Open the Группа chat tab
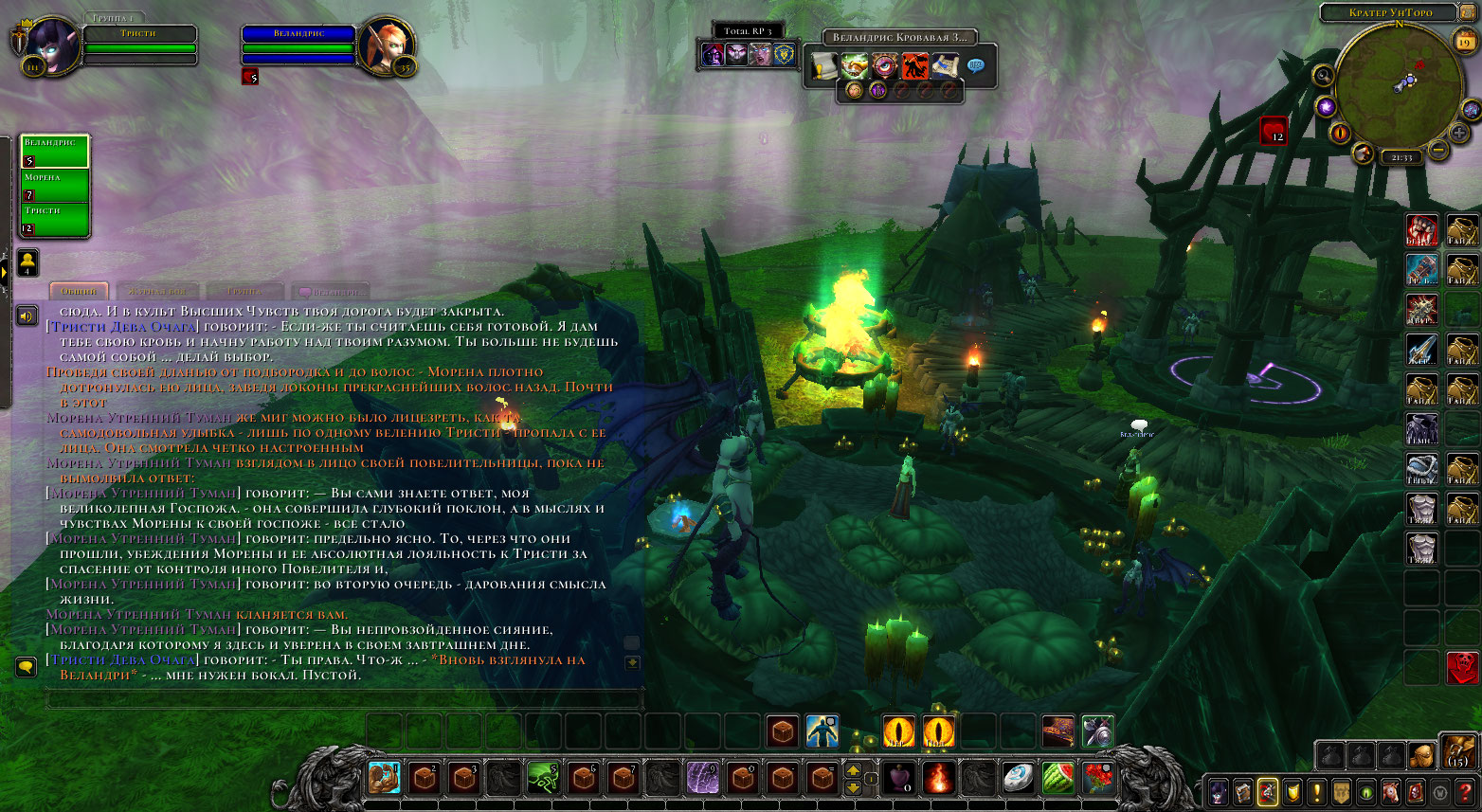Image resolution: width=1482 pixels, height=812 pixels. pos(243,292)
